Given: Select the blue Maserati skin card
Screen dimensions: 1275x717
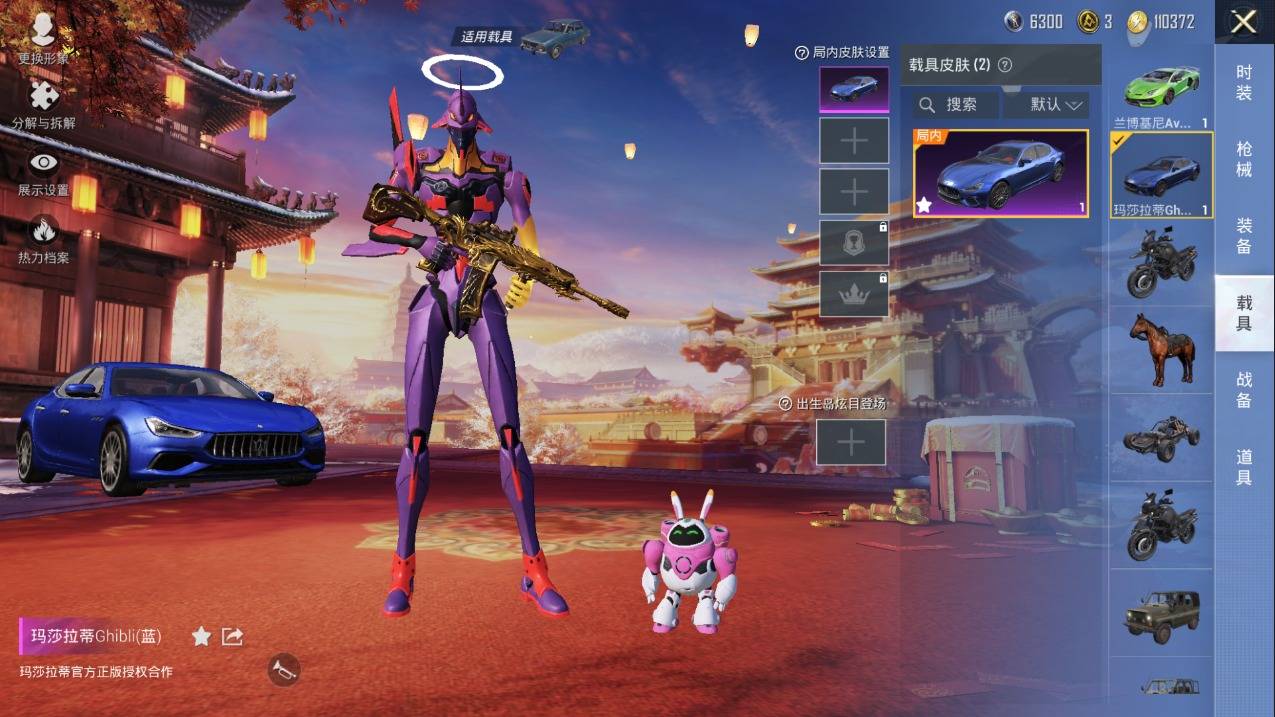Looking at the screenshot, I should [1001, 173].
